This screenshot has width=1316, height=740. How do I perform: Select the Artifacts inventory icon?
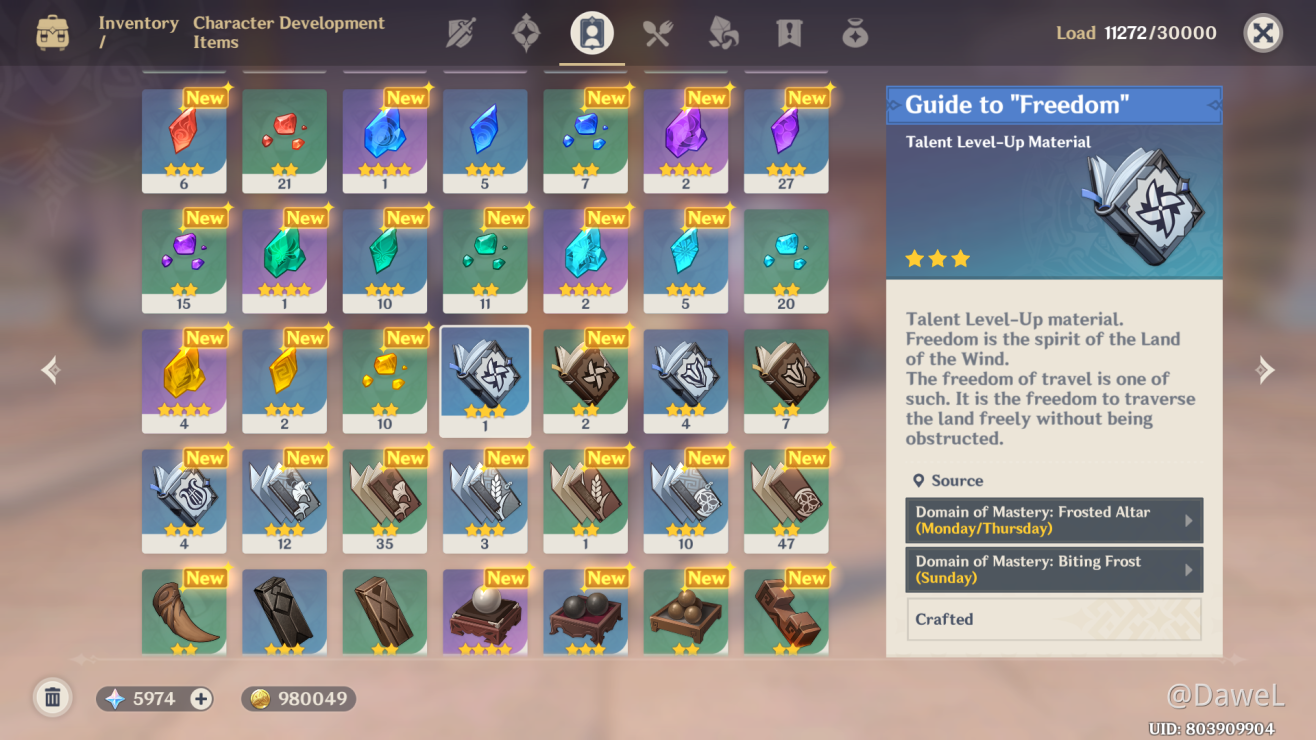click(x=525, y=32)
